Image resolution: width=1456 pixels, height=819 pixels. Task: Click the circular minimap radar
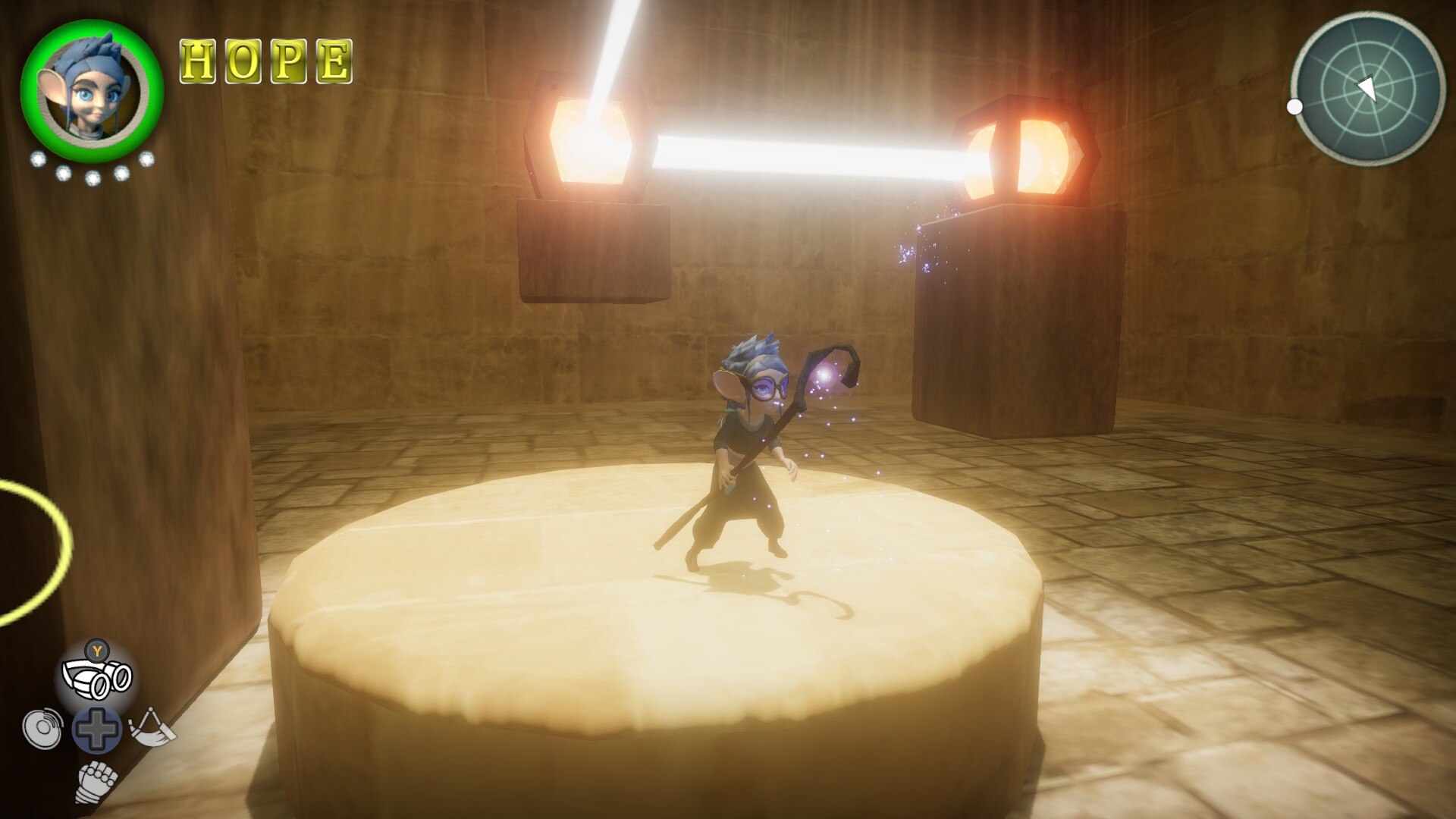pos(1367,88)
